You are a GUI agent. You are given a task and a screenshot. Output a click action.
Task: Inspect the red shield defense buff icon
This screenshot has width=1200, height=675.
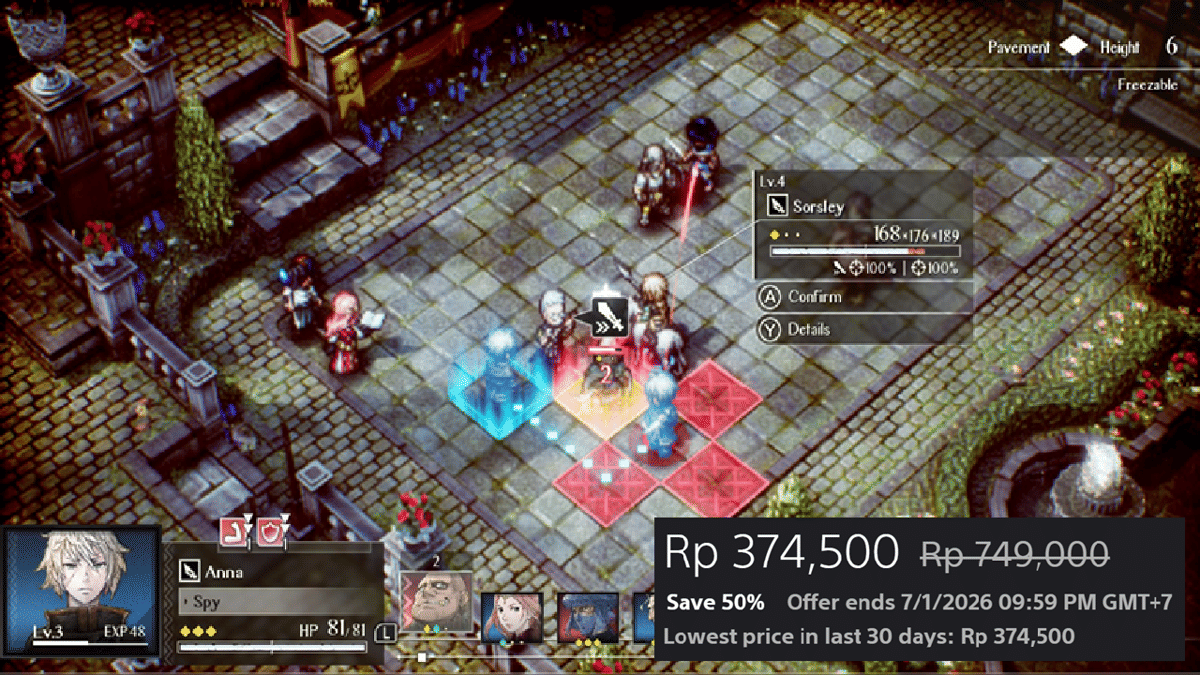point(270,531)
